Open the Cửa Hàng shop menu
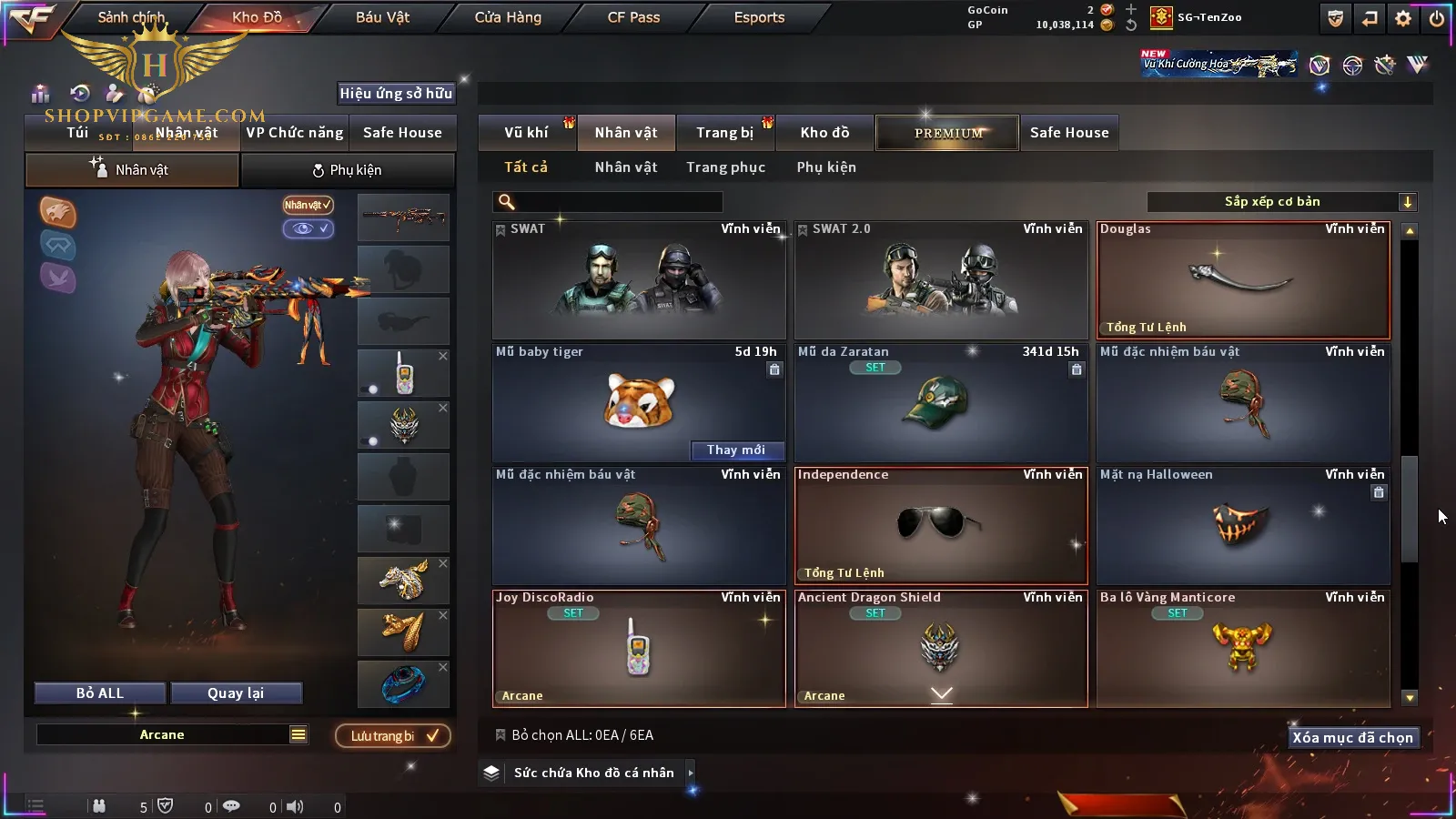Viewport: 1456px width, 819px height. pos(508,17)
